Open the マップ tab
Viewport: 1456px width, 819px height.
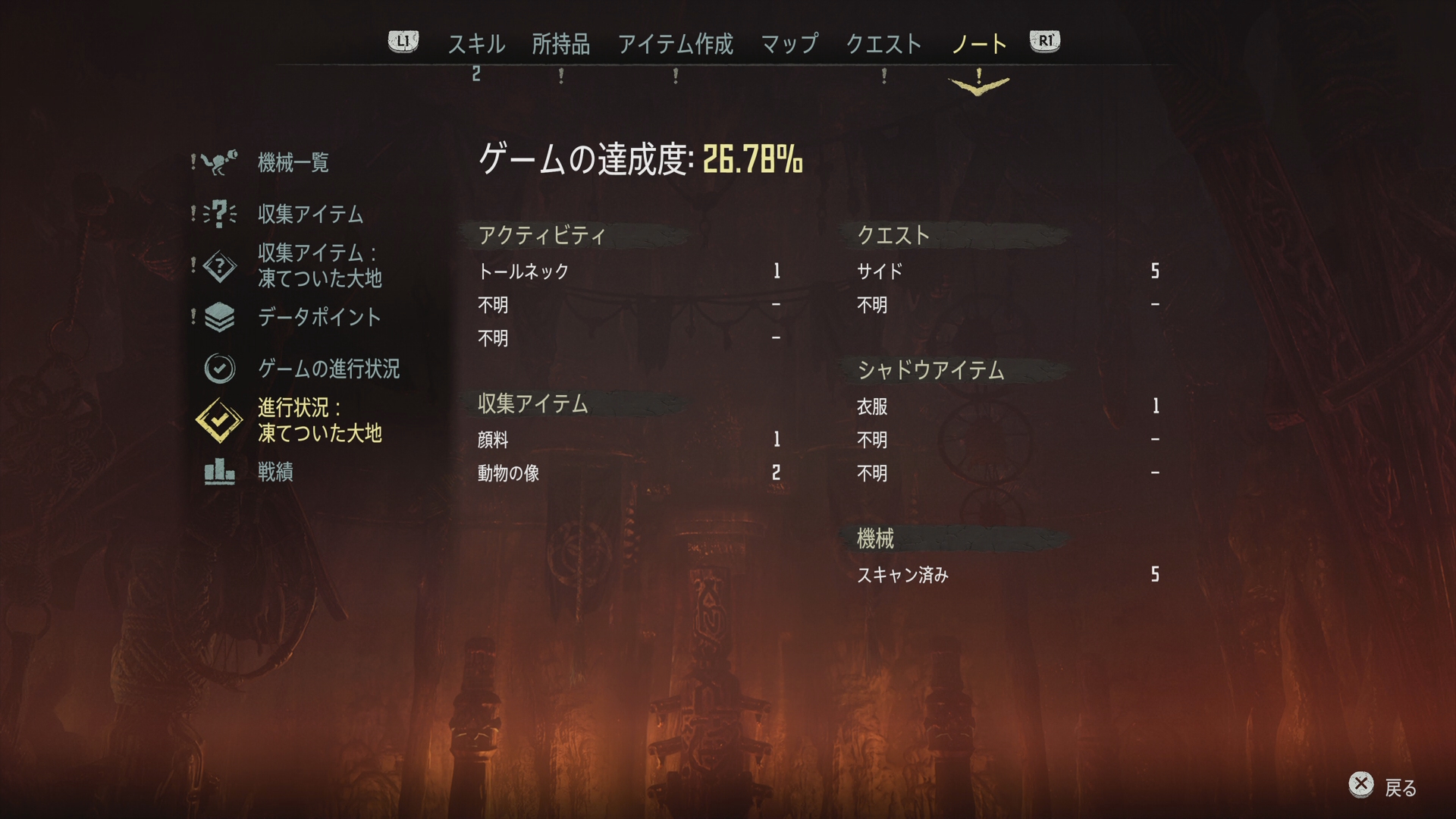pos(789,44)
